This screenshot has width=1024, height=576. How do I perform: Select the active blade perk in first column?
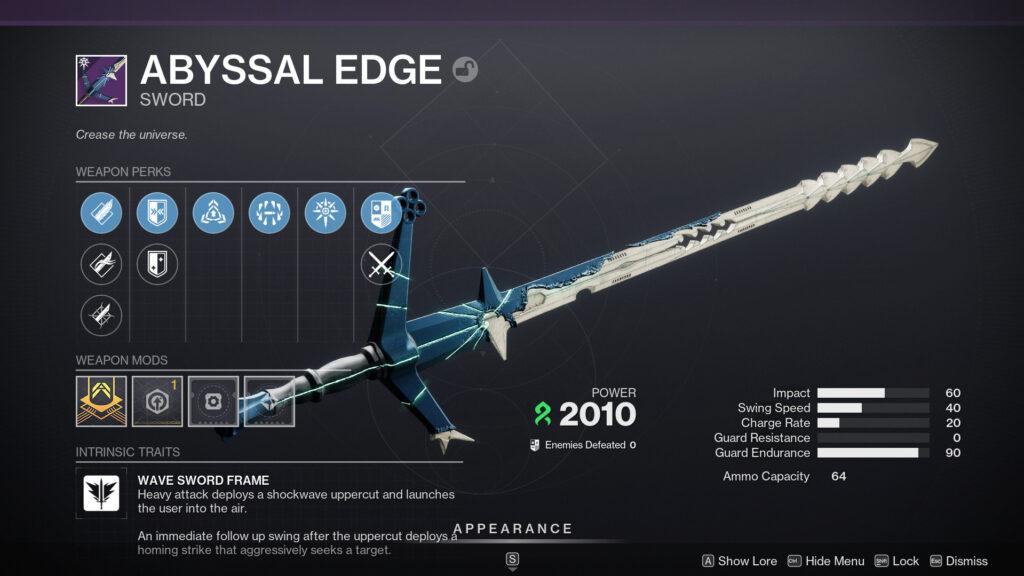coord(101,213)
